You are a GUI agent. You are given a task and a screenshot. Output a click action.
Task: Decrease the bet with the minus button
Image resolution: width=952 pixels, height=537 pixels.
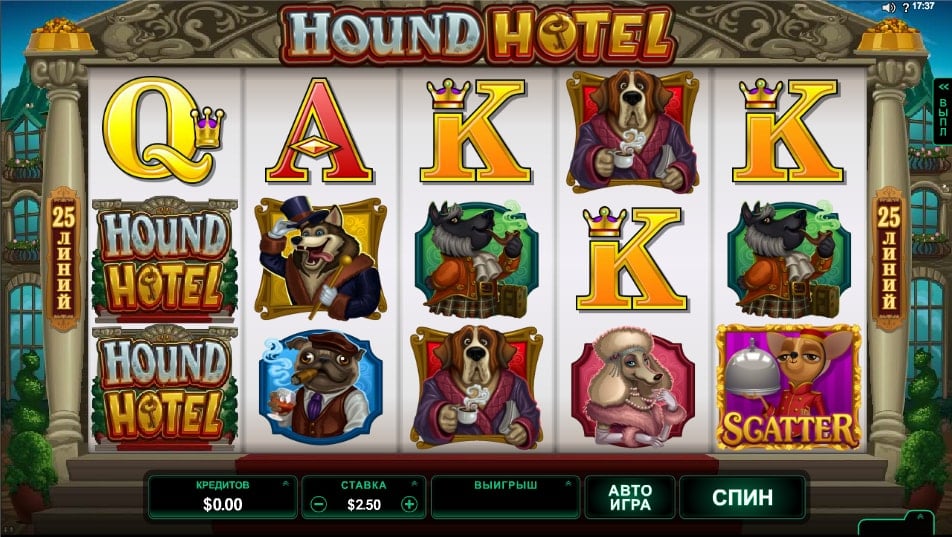(x=318, y=505)
